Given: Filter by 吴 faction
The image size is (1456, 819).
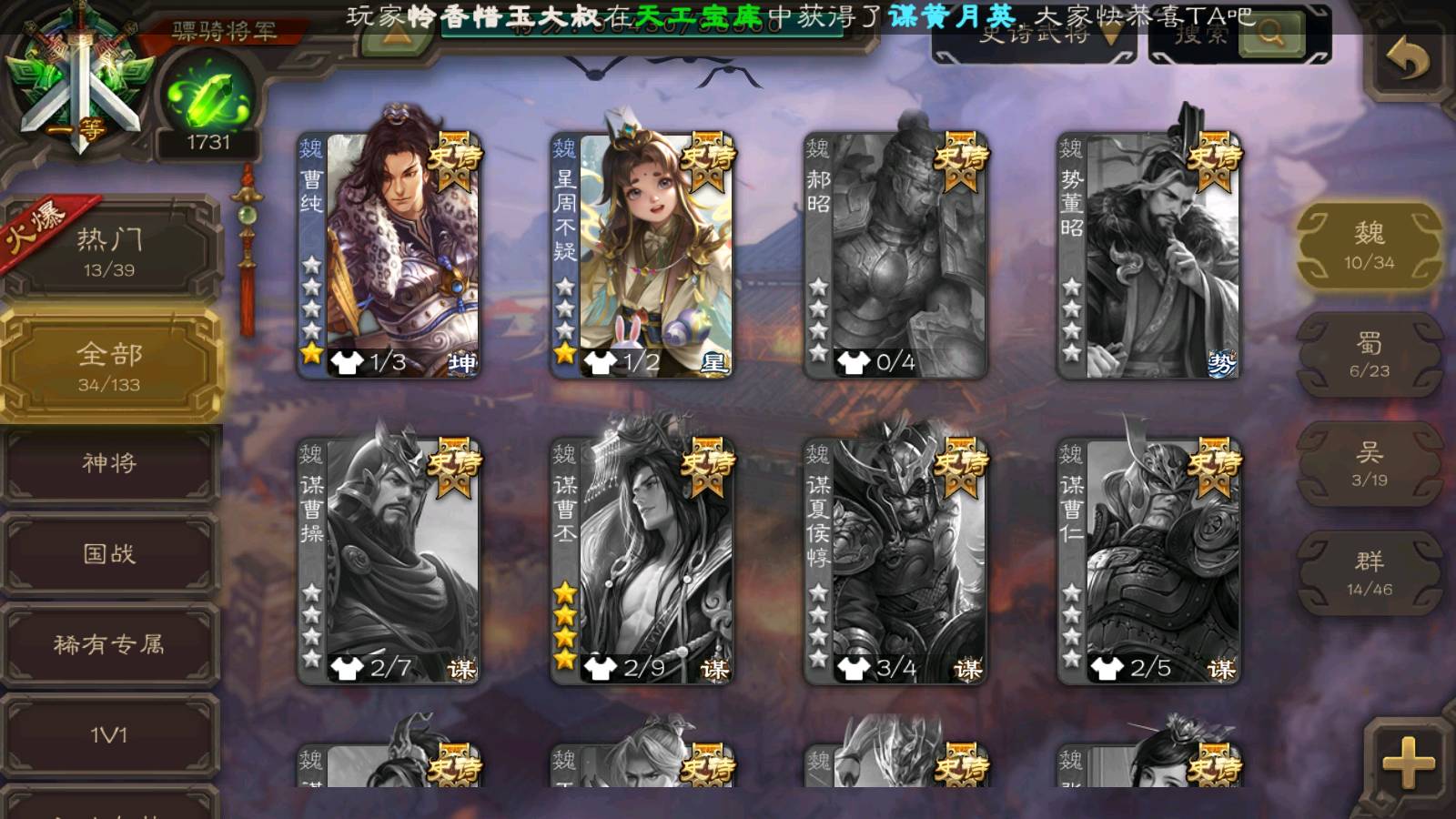Looking at the screenshot, I should [x=1369, y=464].
